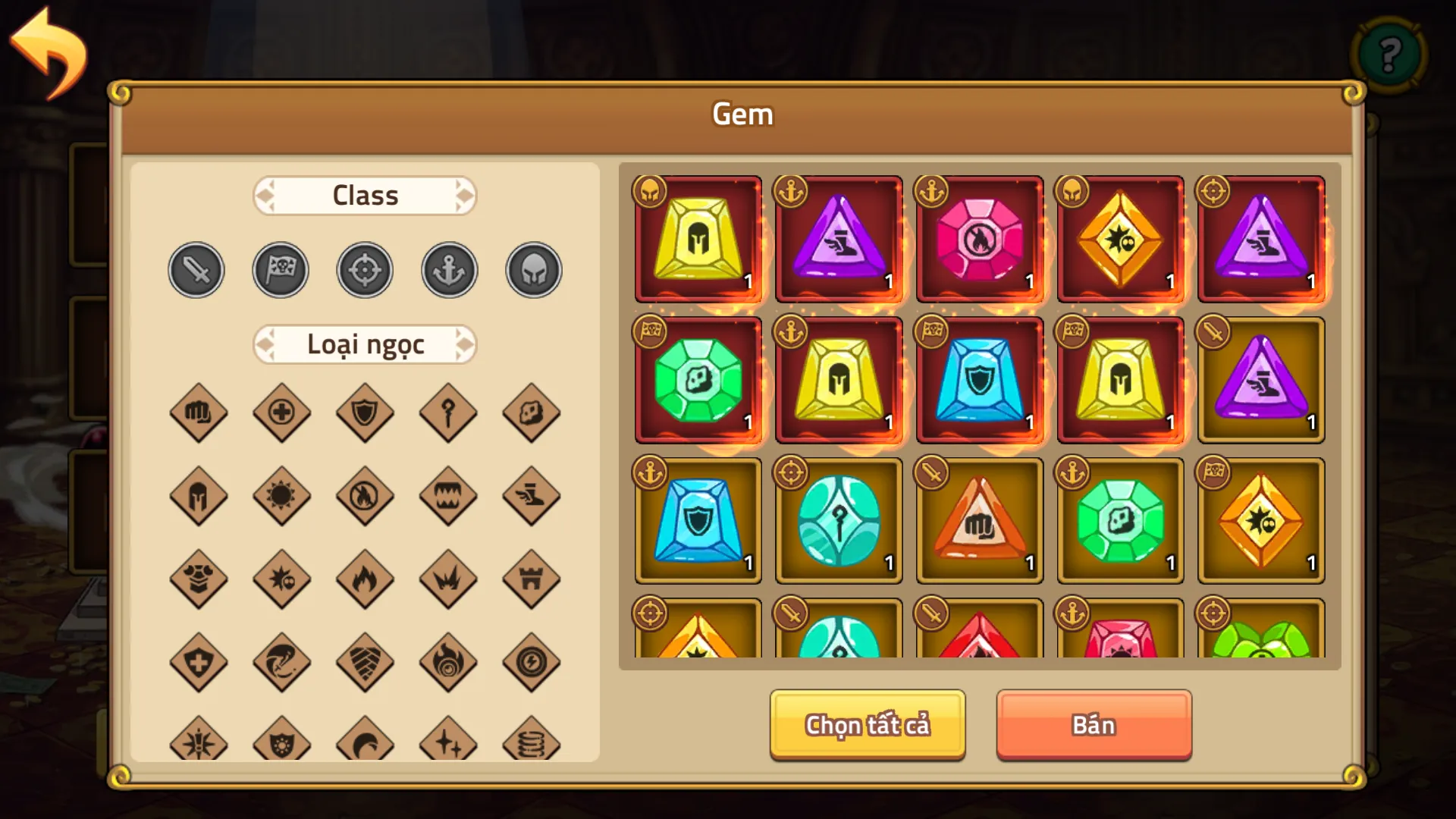
Task: Open the Loại ngọc selector header
Action: point(365,344)
